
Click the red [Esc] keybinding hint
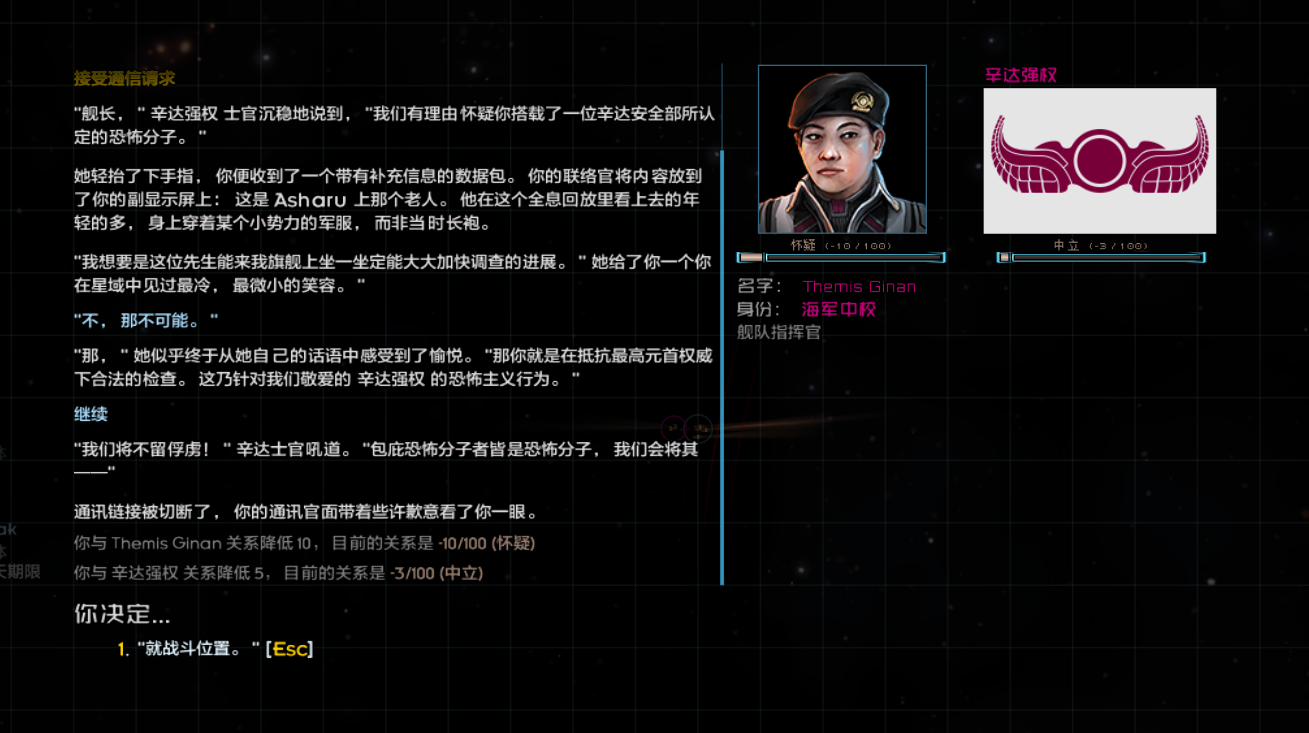coord(289,648)
